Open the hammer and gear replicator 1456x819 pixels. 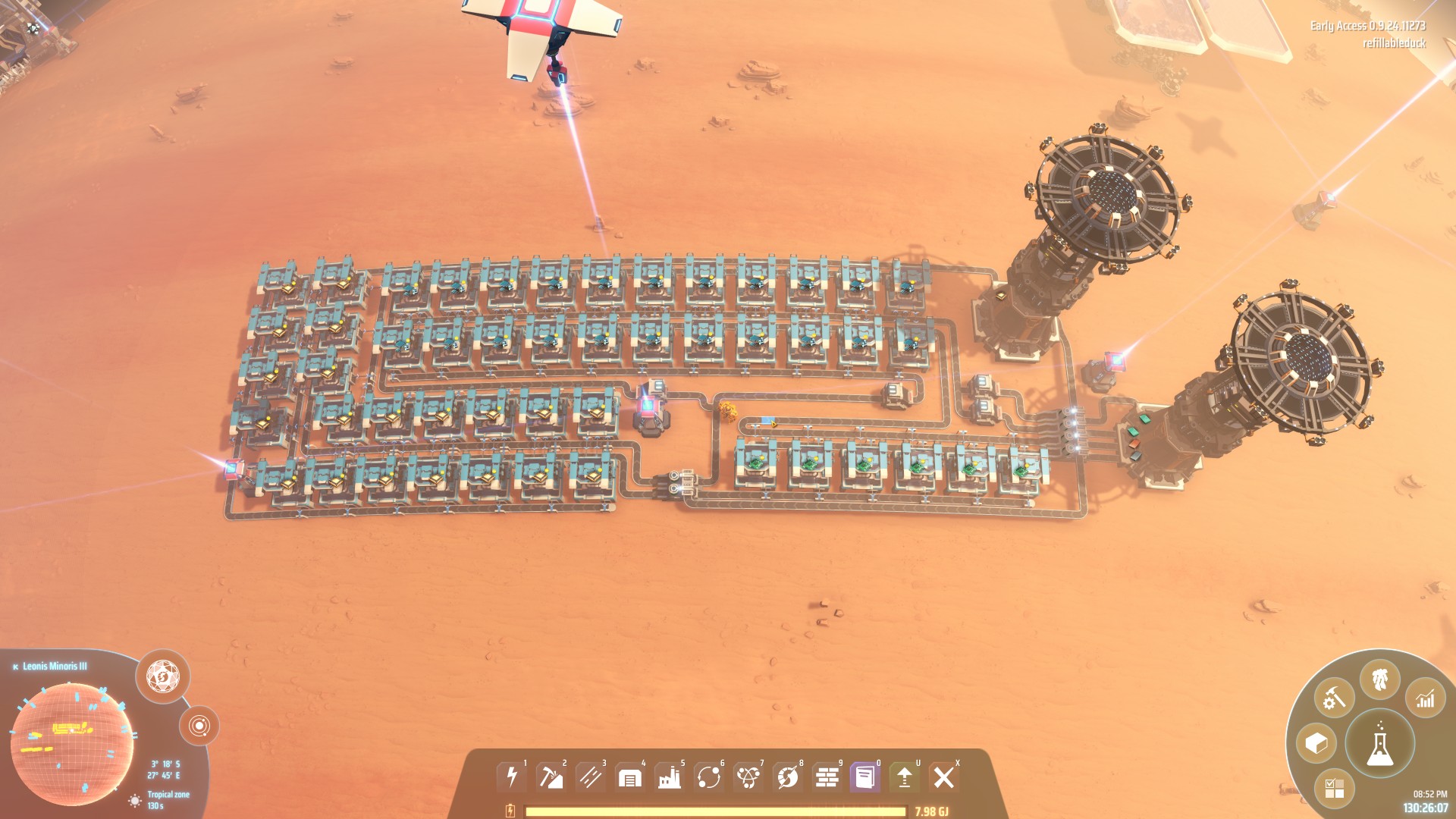[1334, 698]
